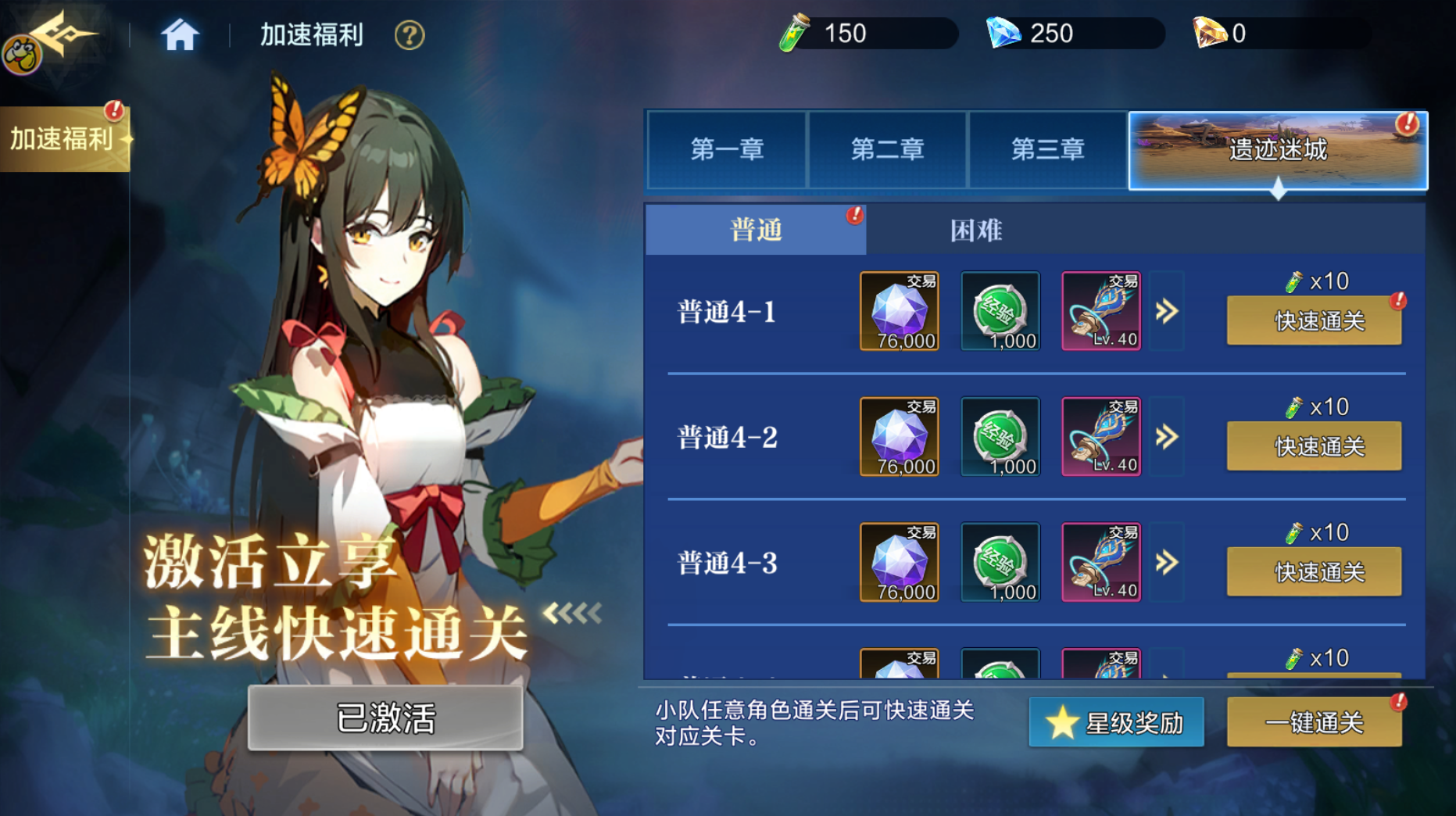Switch to the 第一章 chapter tab
This screenshot has height=816, width=1456.
727,149
